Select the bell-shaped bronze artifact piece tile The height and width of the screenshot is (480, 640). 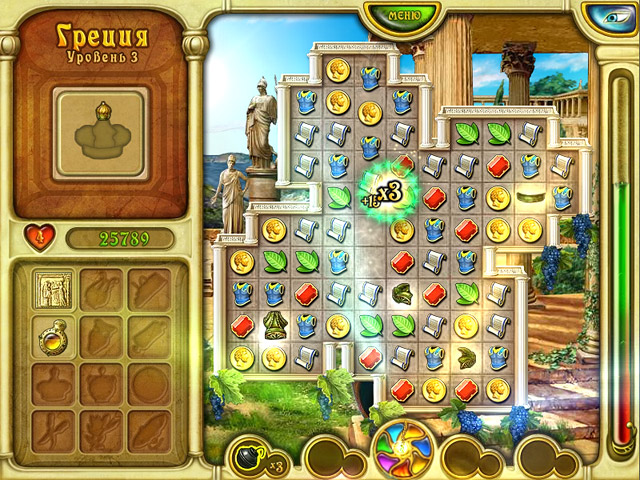[x=275, y=325]
